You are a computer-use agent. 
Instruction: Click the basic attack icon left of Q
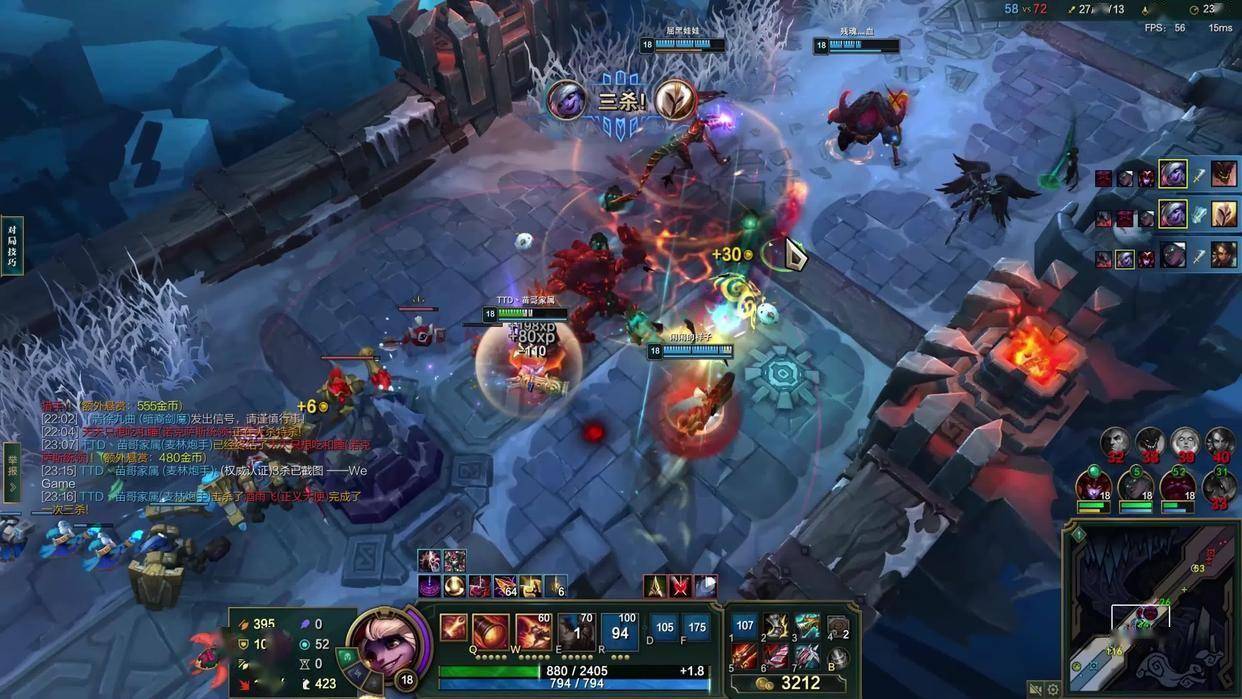(452, 628)
